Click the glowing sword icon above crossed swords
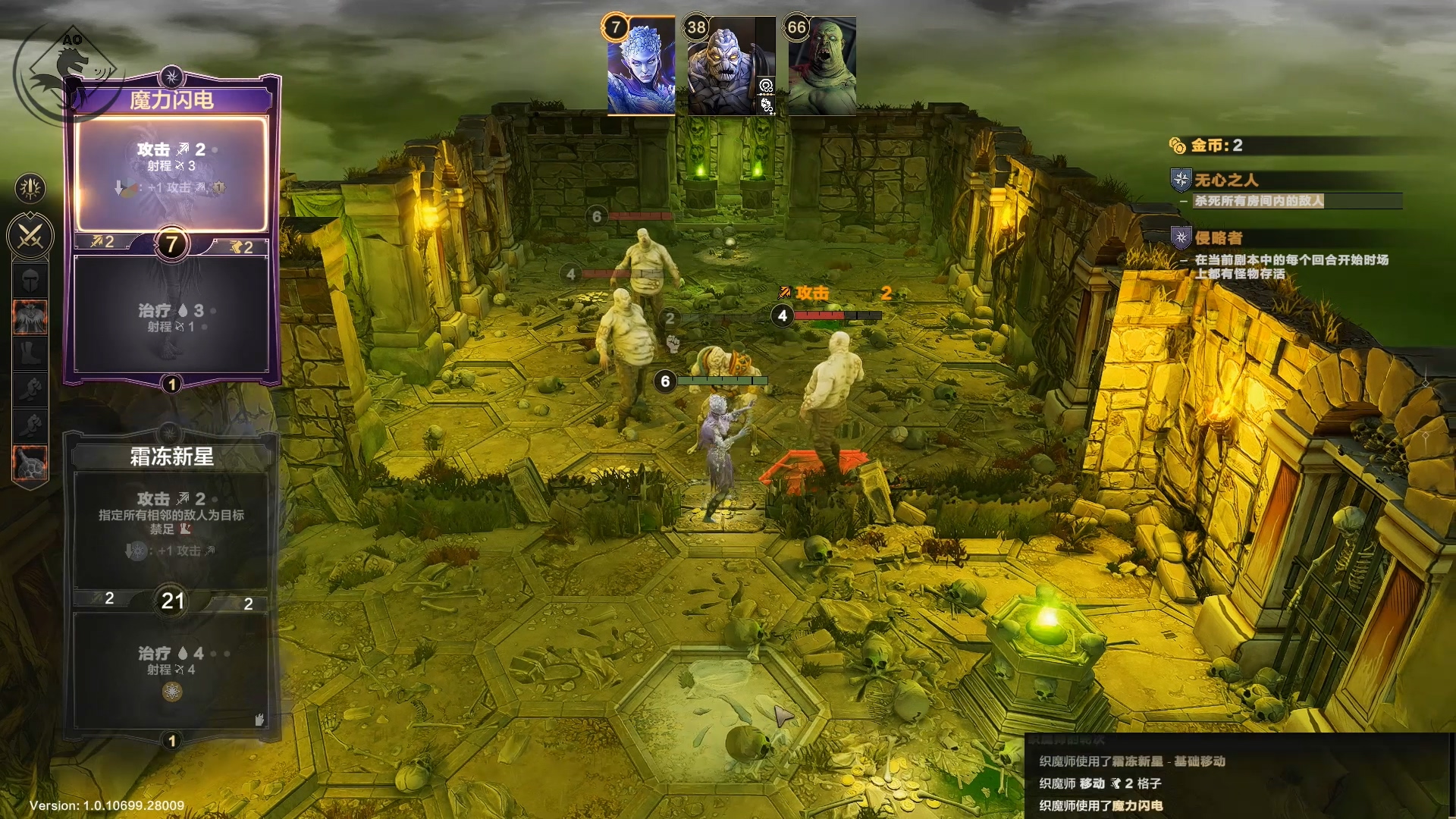1456x819 pixels. [x=30, y=188]
